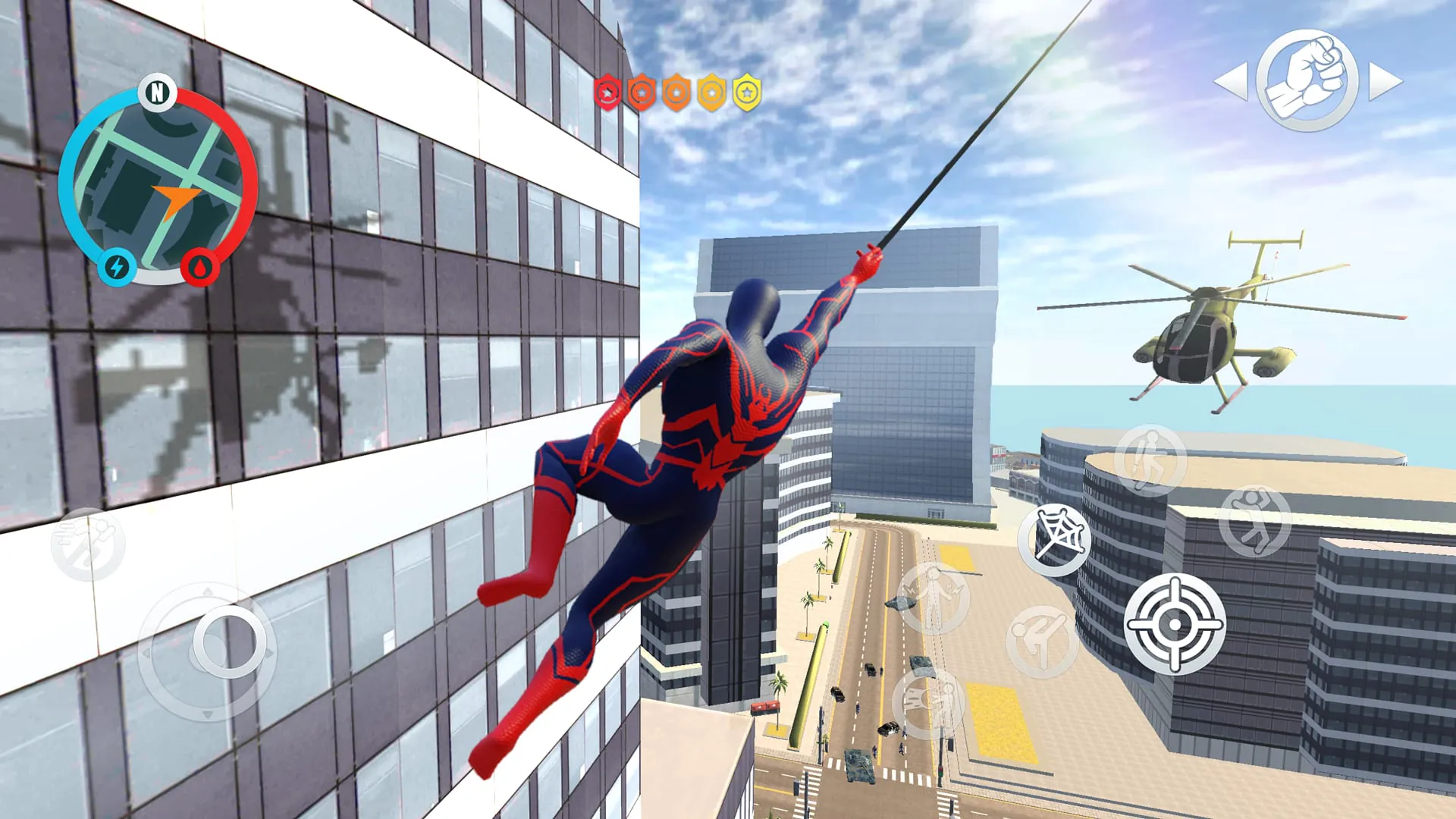Tap the red blood drop health icon
The image size is (1456, 819).
(199, 267)
